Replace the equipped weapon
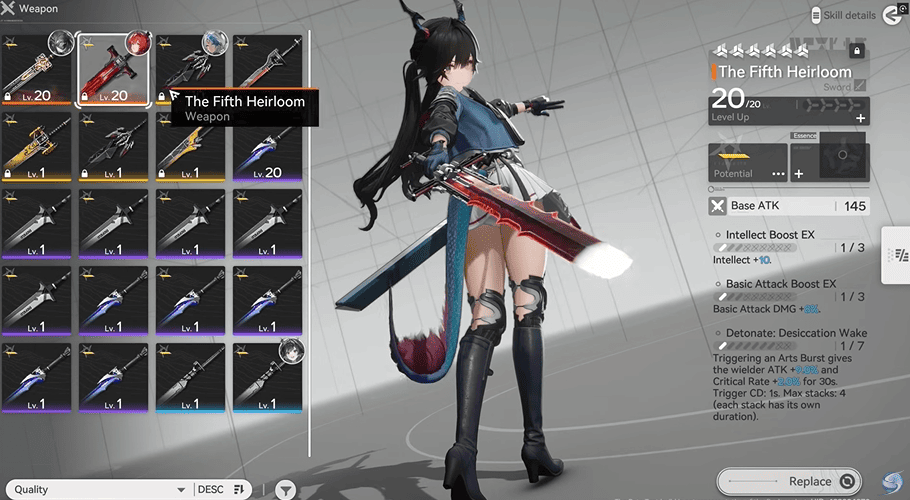 (790, 481)
